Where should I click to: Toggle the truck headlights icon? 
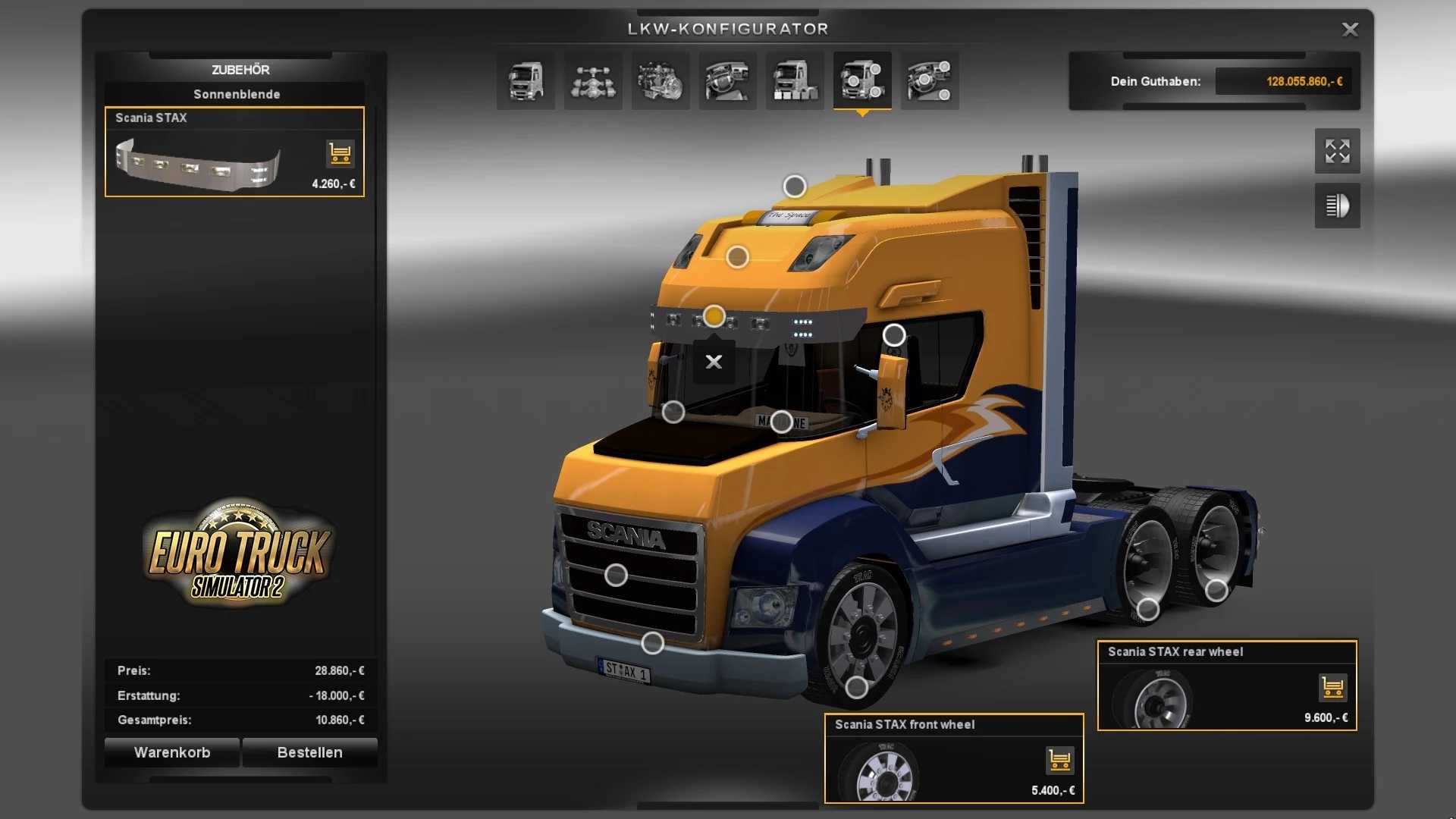click(x=1337, y=206)
